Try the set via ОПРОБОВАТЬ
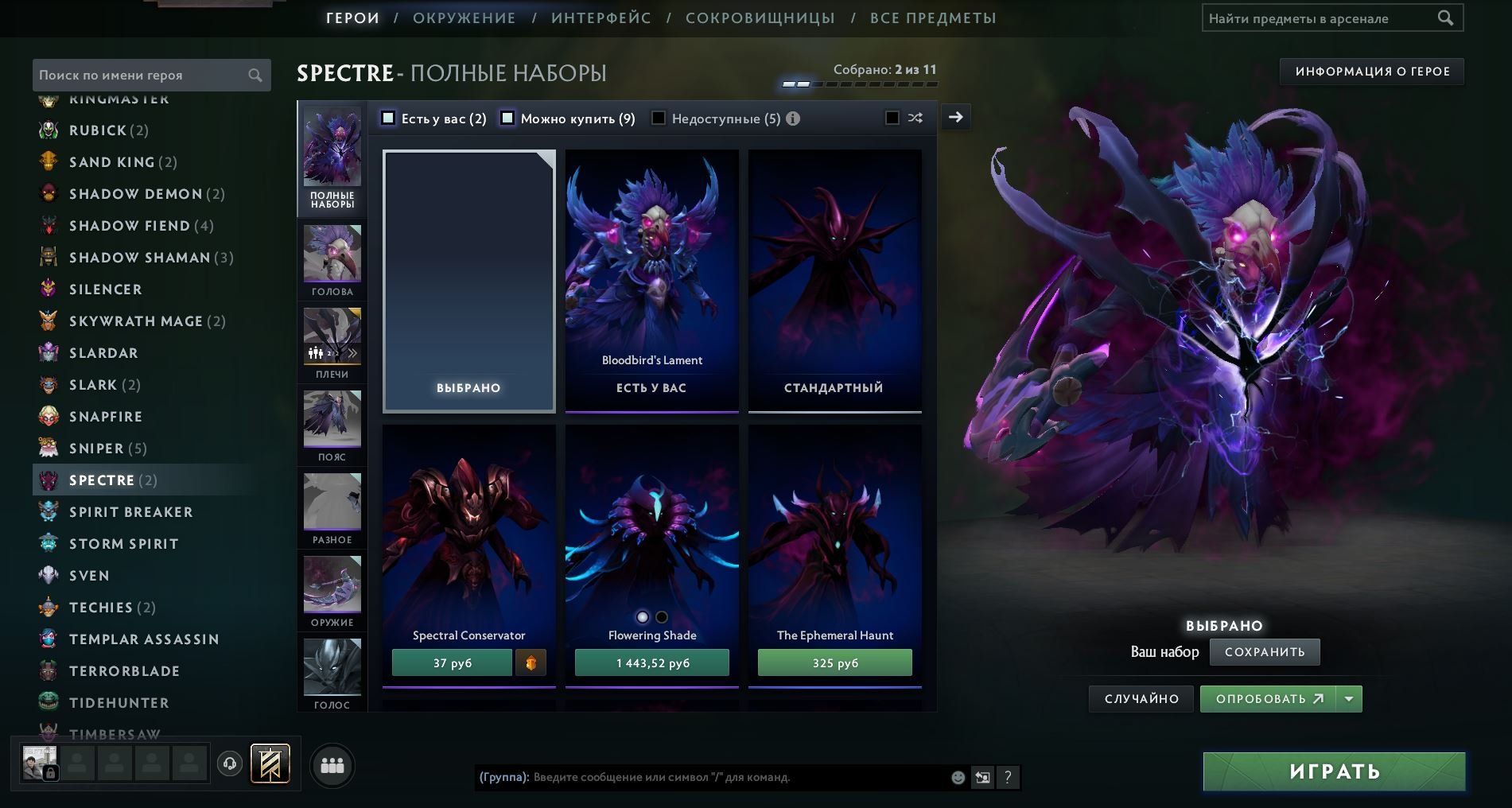The width and height of the screenshot is (1512, 808). [1269, 699]
